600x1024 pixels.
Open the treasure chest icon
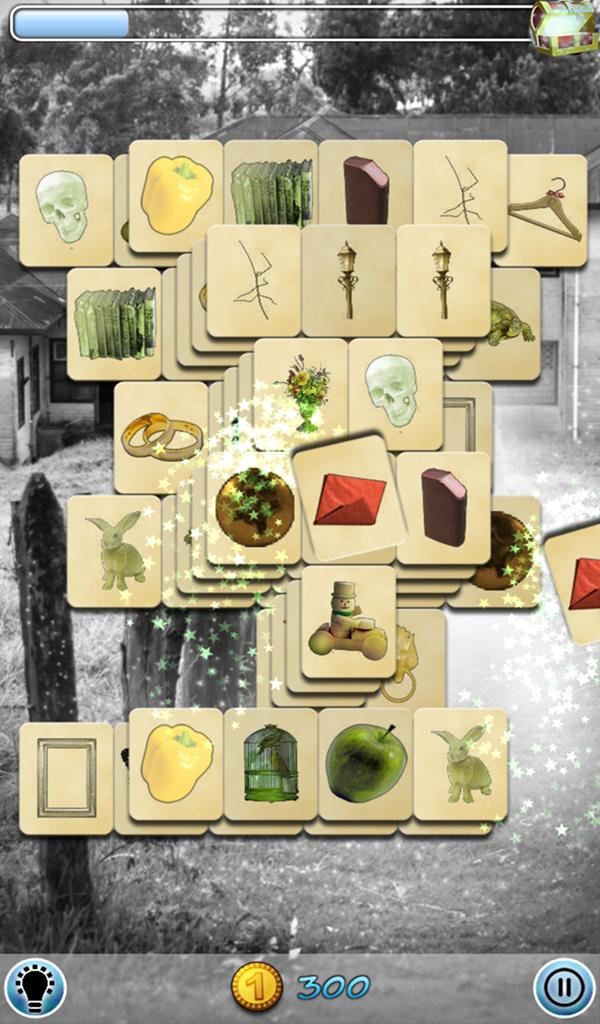click(563, 26)
